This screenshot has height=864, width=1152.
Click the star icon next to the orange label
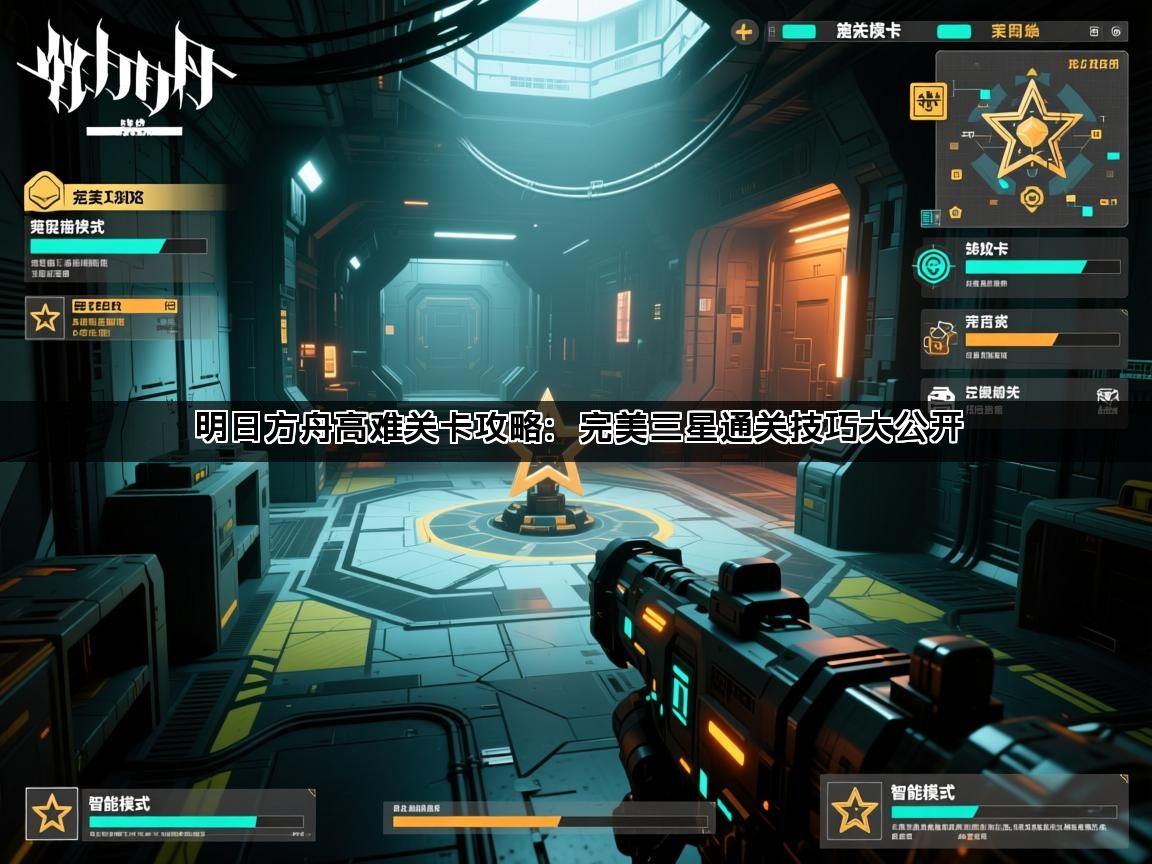pos(45,318)
